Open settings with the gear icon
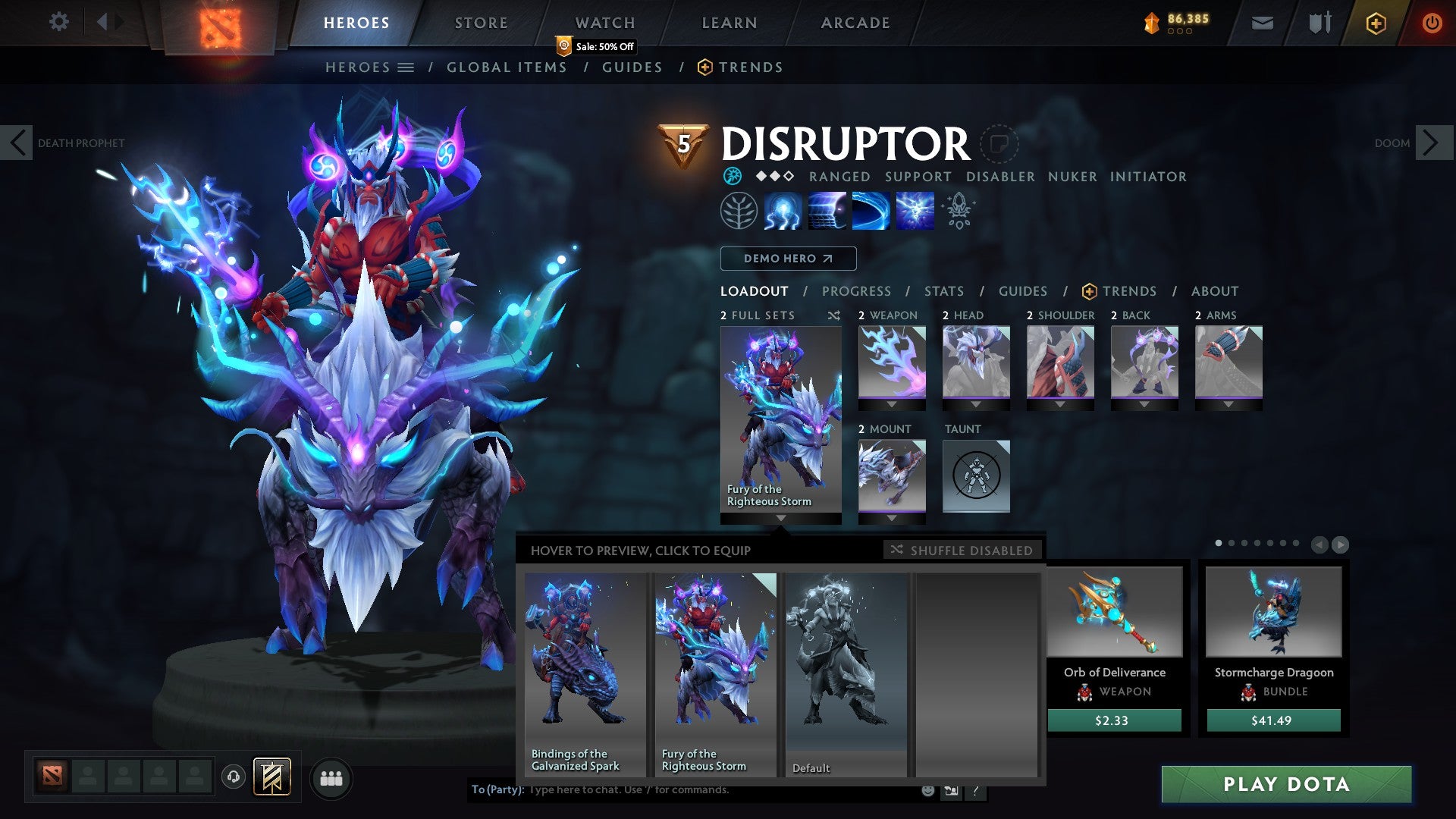The image size is (1456, 819). point(59,22)
